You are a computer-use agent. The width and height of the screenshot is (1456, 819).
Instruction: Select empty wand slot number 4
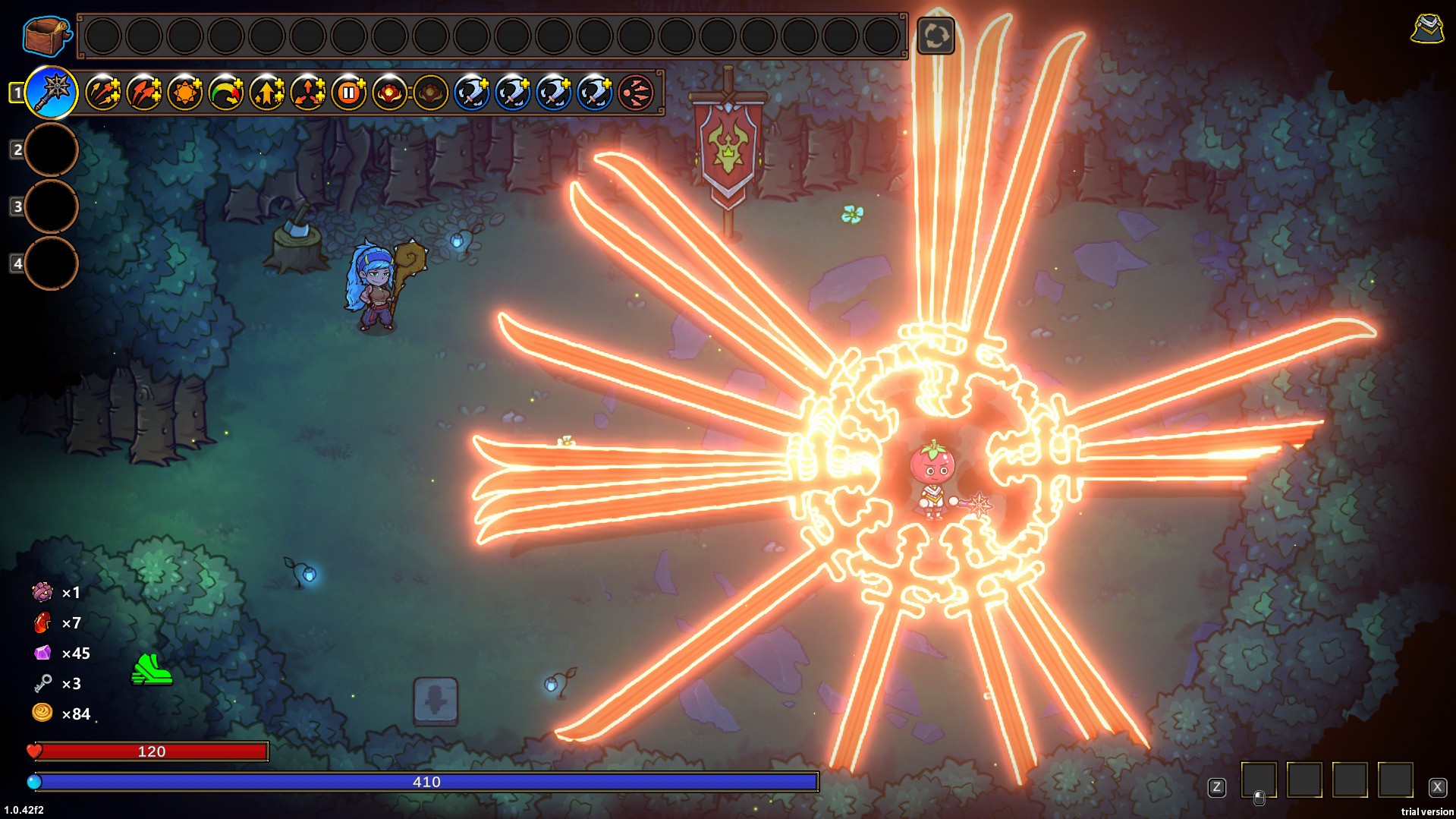[52, 263]
